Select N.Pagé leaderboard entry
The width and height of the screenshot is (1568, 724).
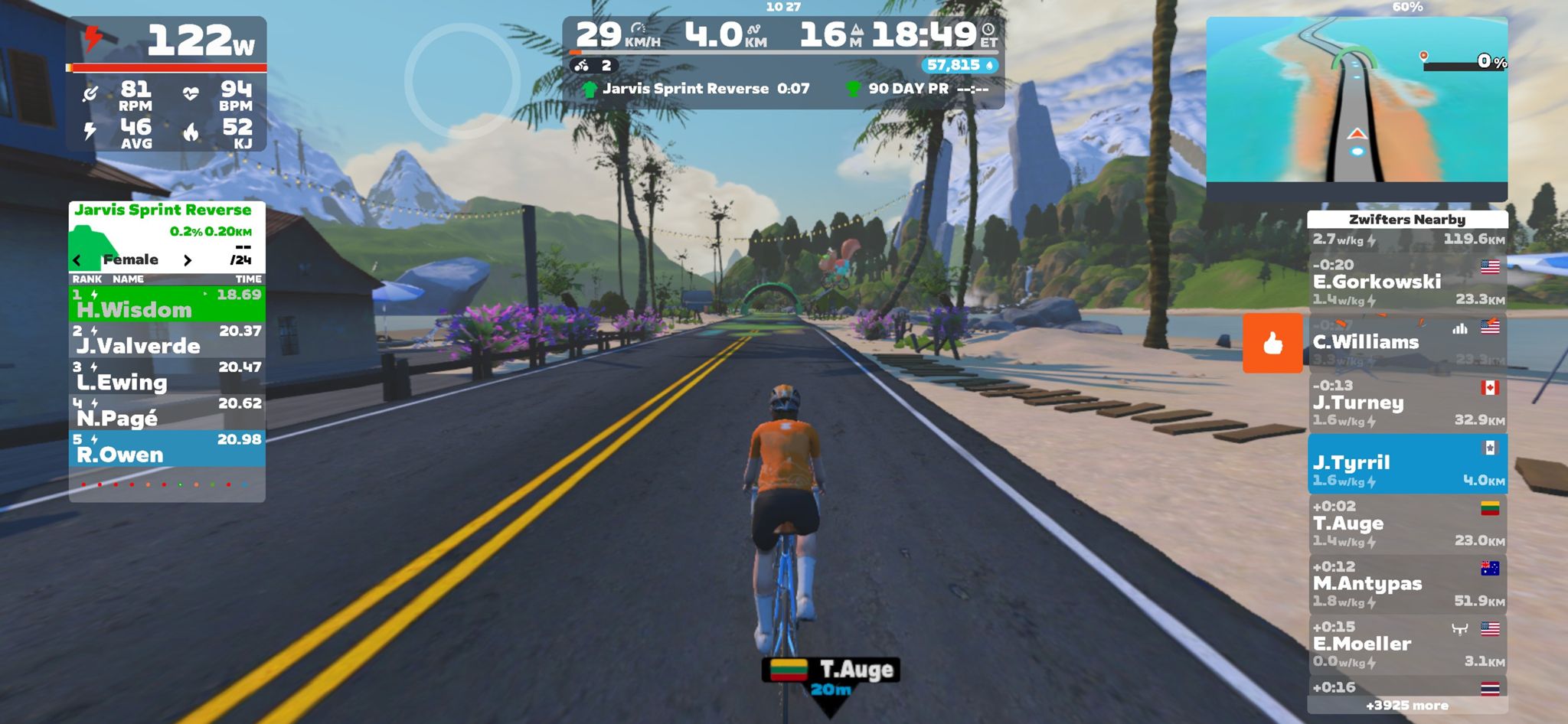coord(167,412)
